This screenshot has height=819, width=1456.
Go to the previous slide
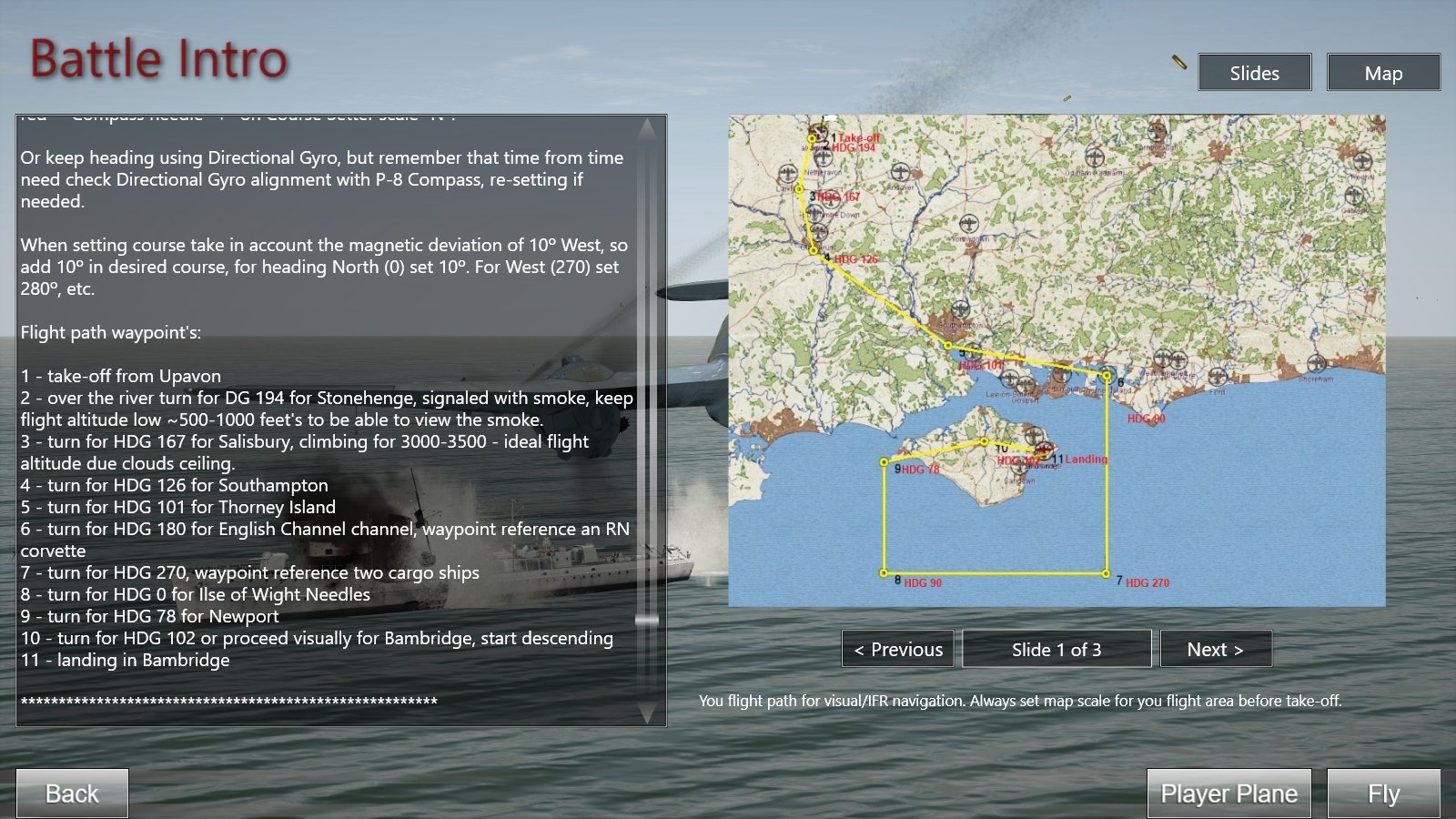[898, 649]
